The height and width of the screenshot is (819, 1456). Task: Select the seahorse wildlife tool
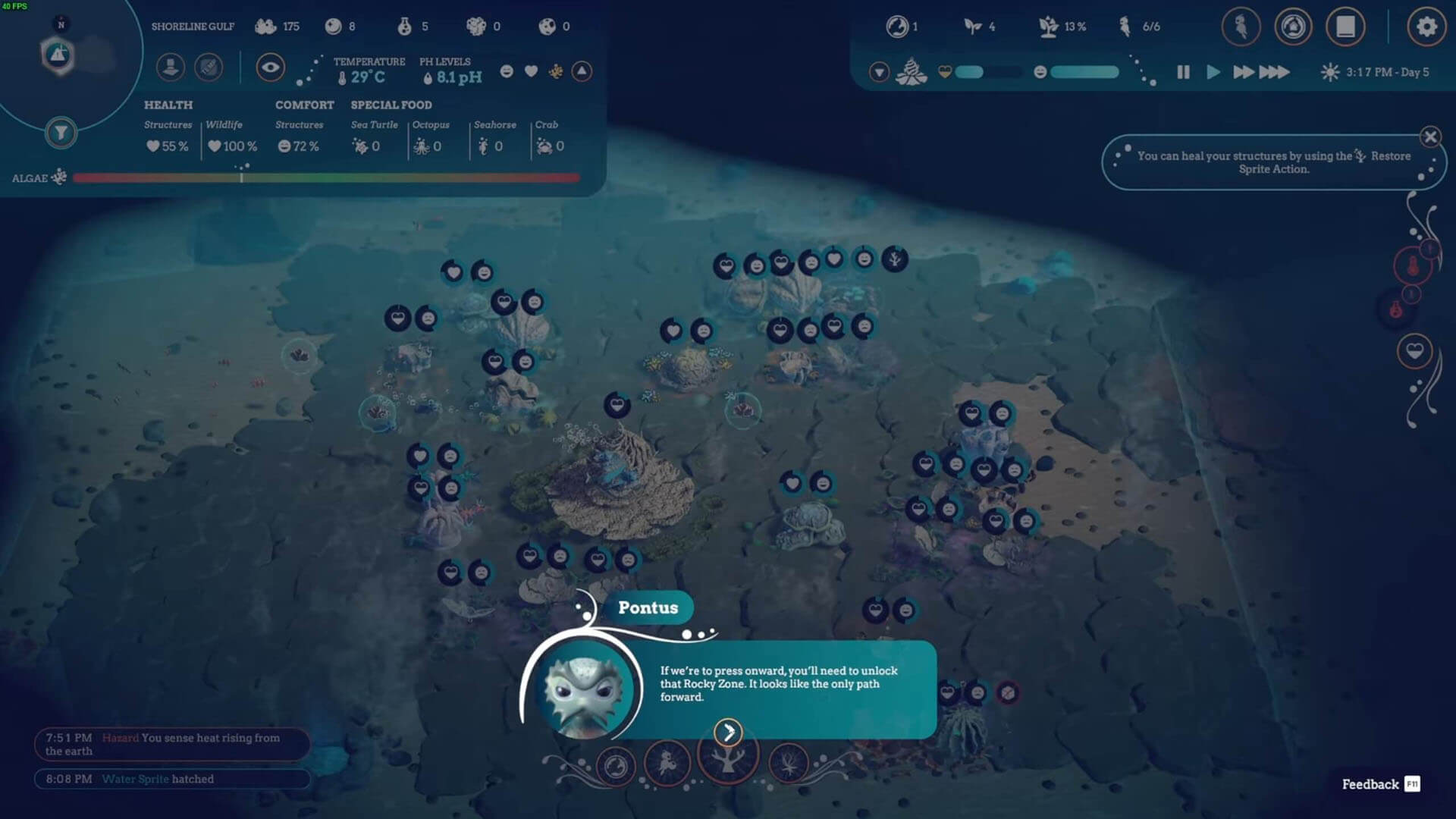coord(667,763)
